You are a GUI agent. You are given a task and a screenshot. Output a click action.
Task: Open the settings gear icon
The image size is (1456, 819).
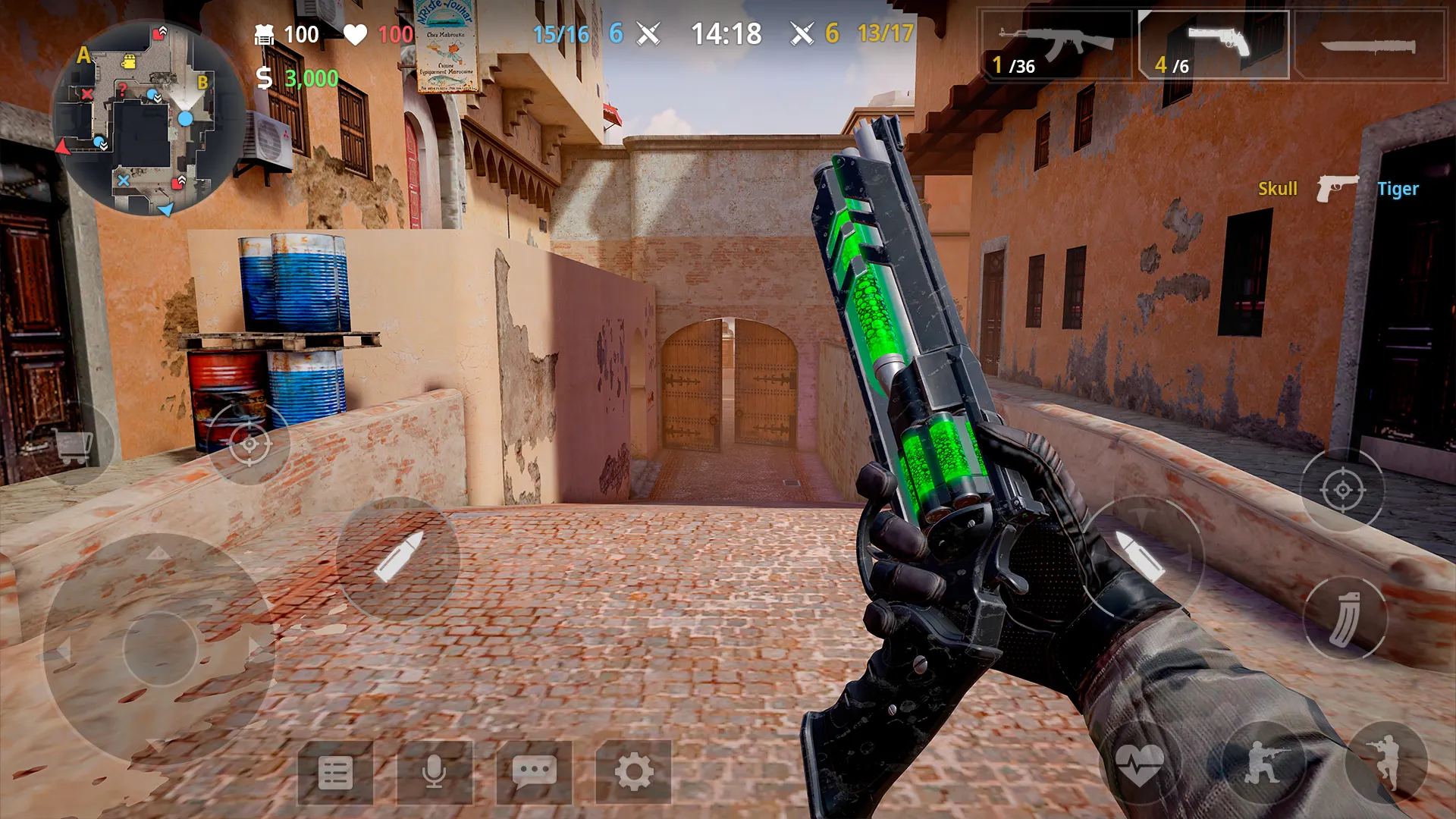click(x=635, y=773)
